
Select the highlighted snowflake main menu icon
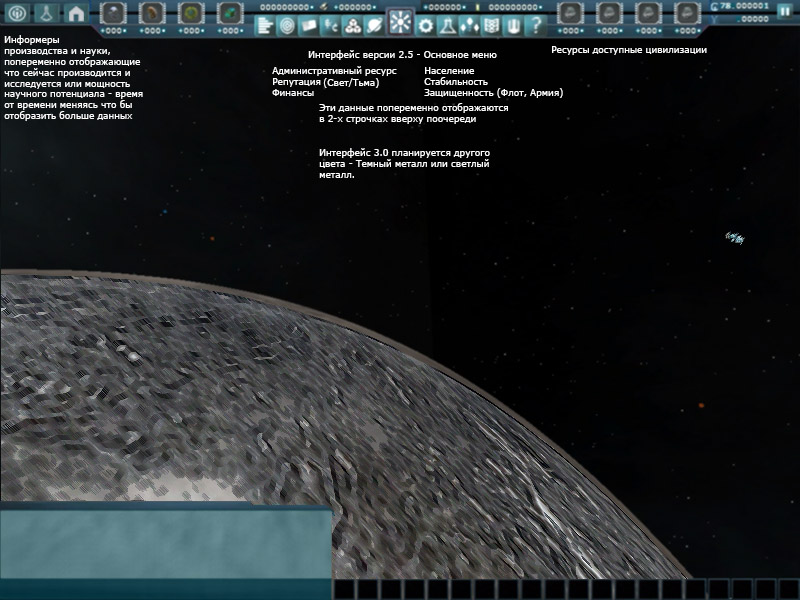(x=400, y=22)
